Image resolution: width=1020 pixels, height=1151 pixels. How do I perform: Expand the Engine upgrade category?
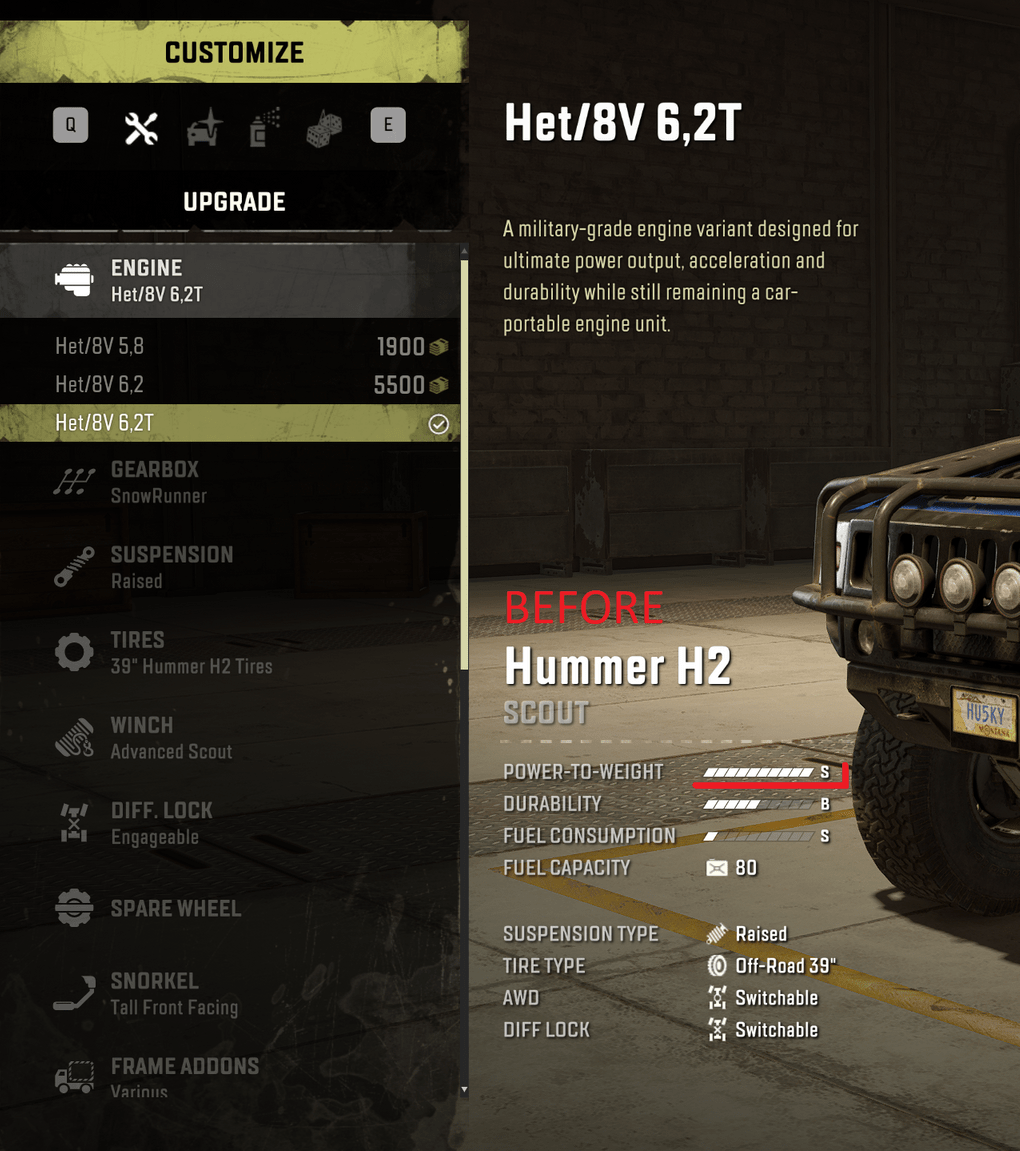(230, 280)
